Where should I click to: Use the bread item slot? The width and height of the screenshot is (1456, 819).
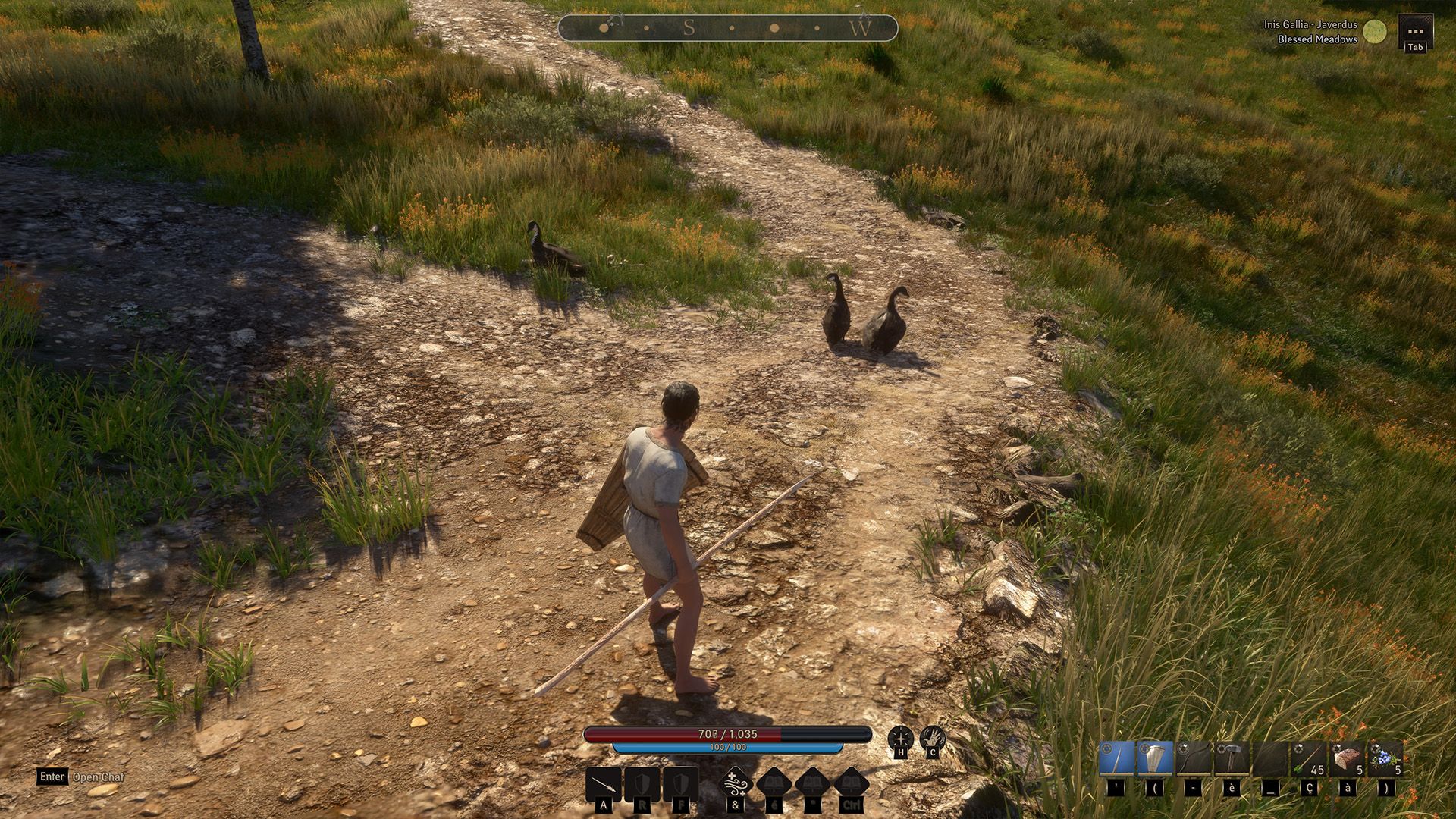coord(1348,759)
